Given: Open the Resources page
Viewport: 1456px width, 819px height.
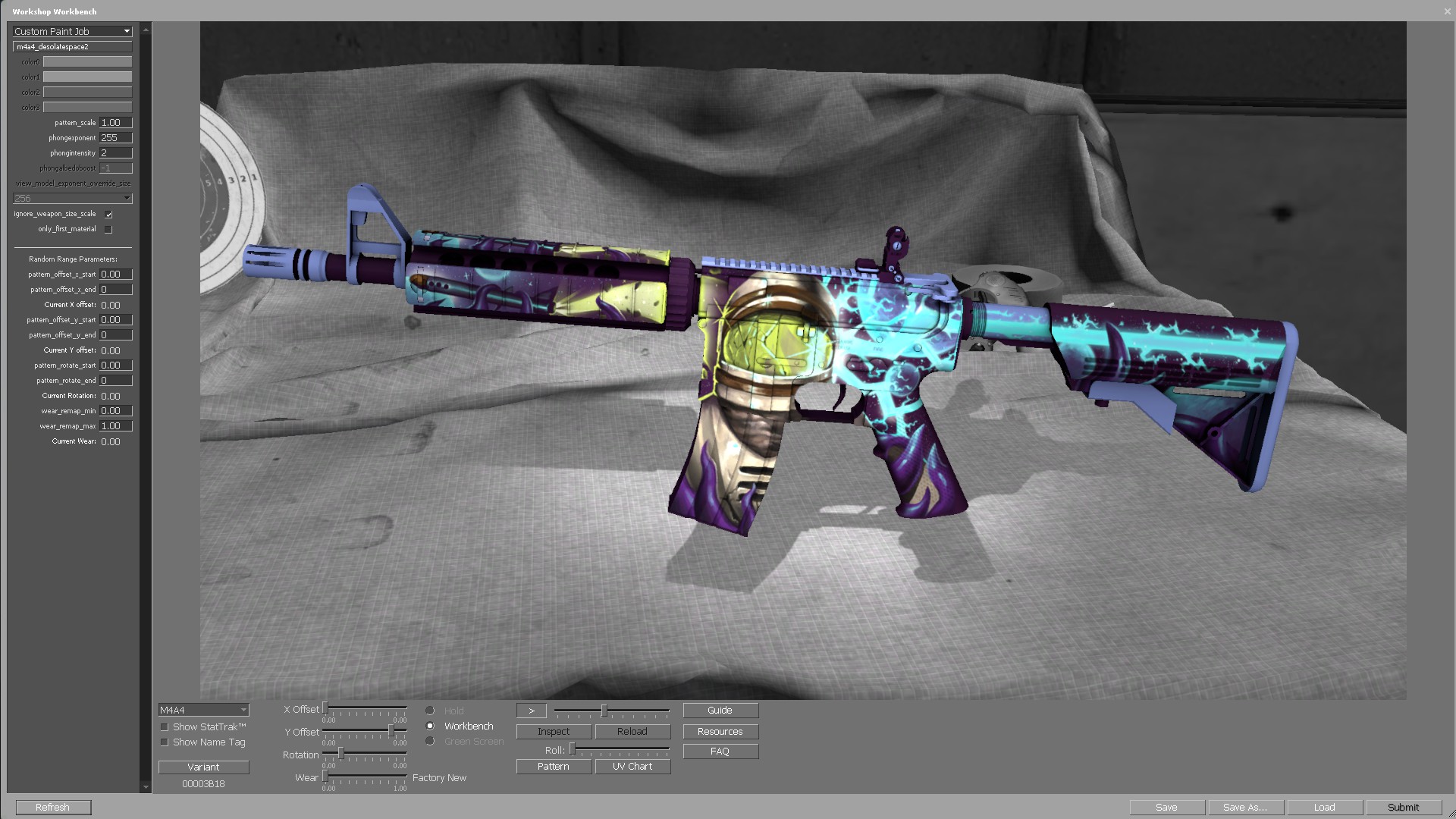Looking at the screenshot, I should coord(720,732).
